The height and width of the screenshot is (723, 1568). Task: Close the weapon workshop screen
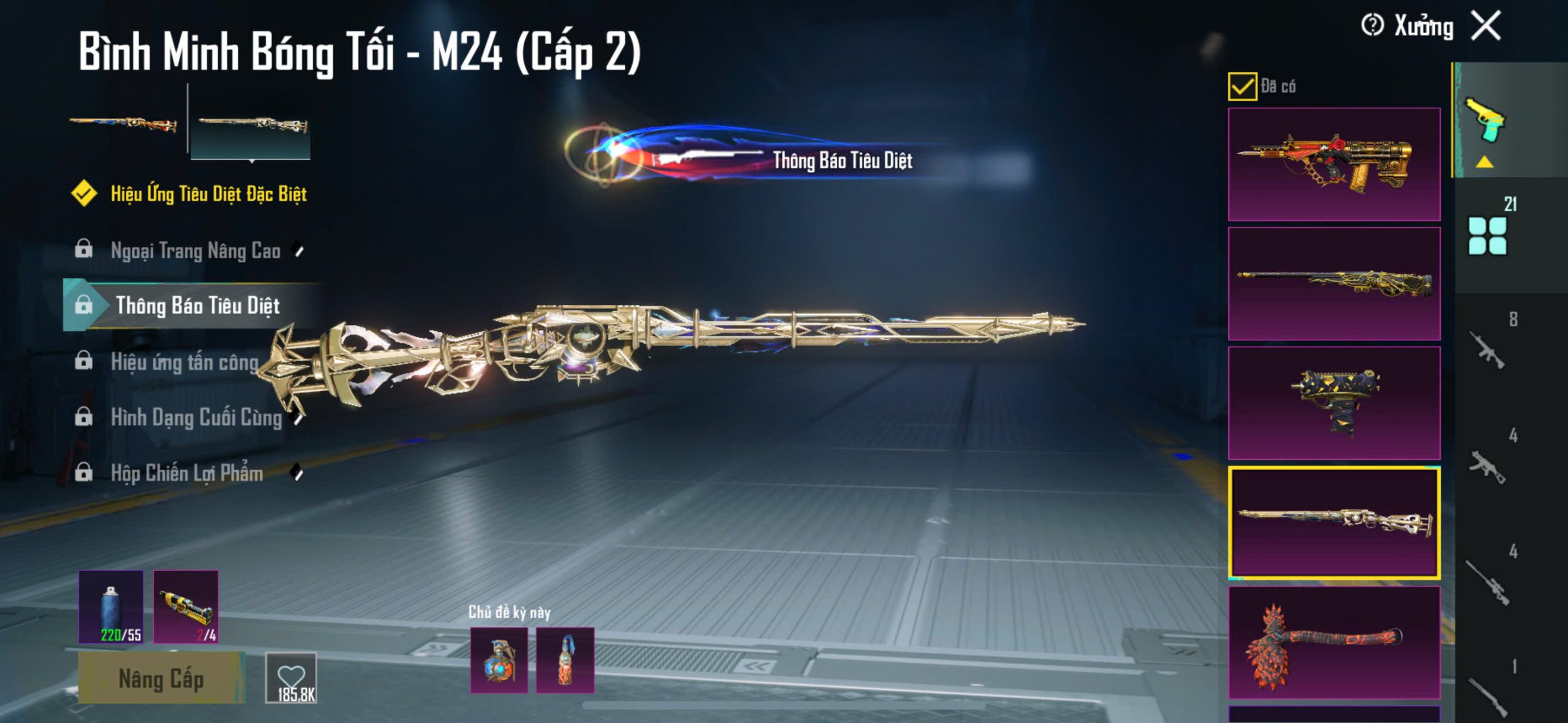click(x=1486, y=26)
